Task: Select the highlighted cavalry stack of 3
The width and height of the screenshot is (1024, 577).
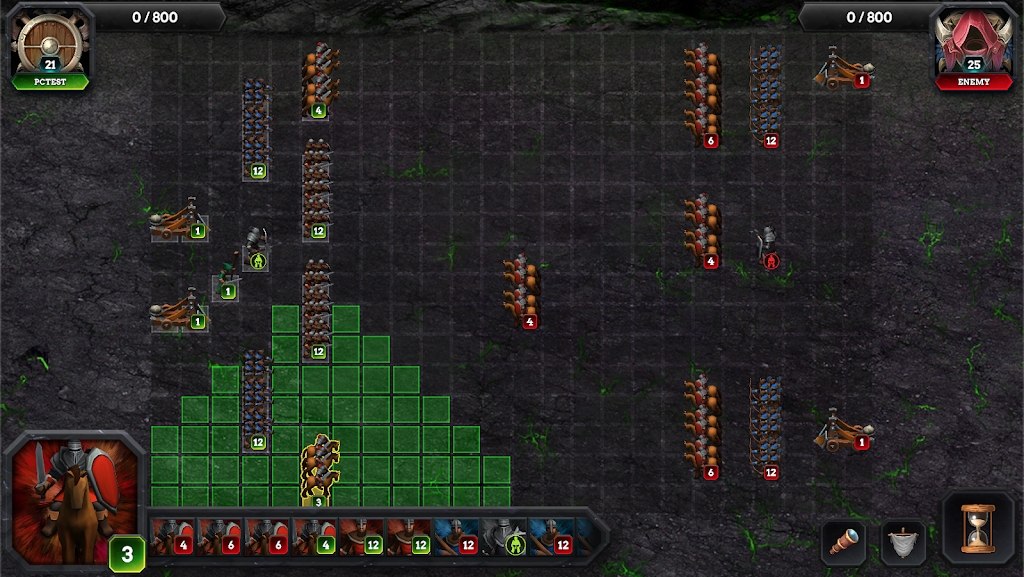Action: click(x=319, y=467)
